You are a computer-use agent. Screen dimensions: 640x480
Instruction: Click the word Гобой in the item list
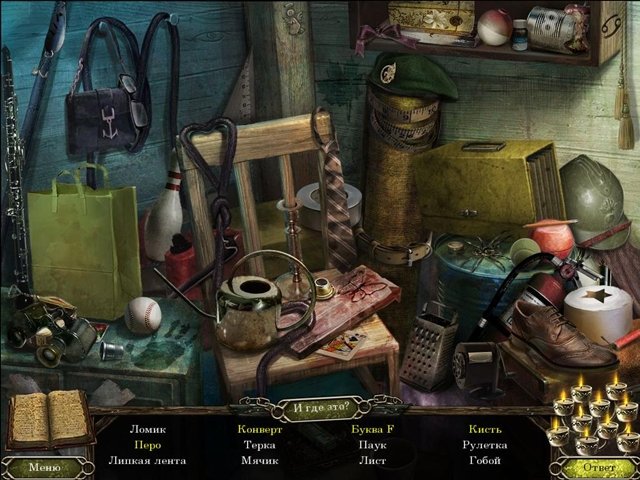point(485,461)
